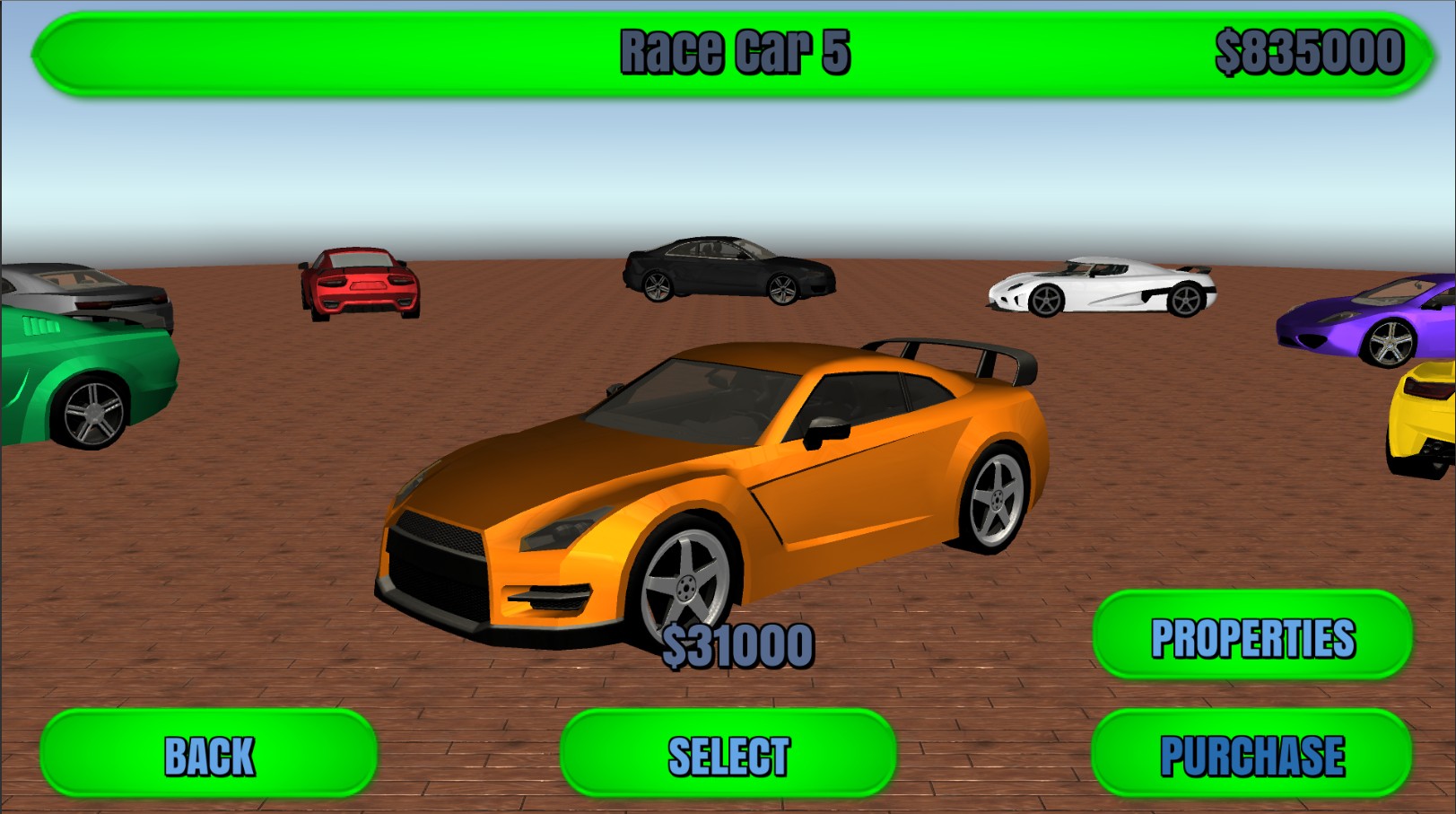Open the car PROPERTIES panel
The image size is (1456, 814).
1251,636
